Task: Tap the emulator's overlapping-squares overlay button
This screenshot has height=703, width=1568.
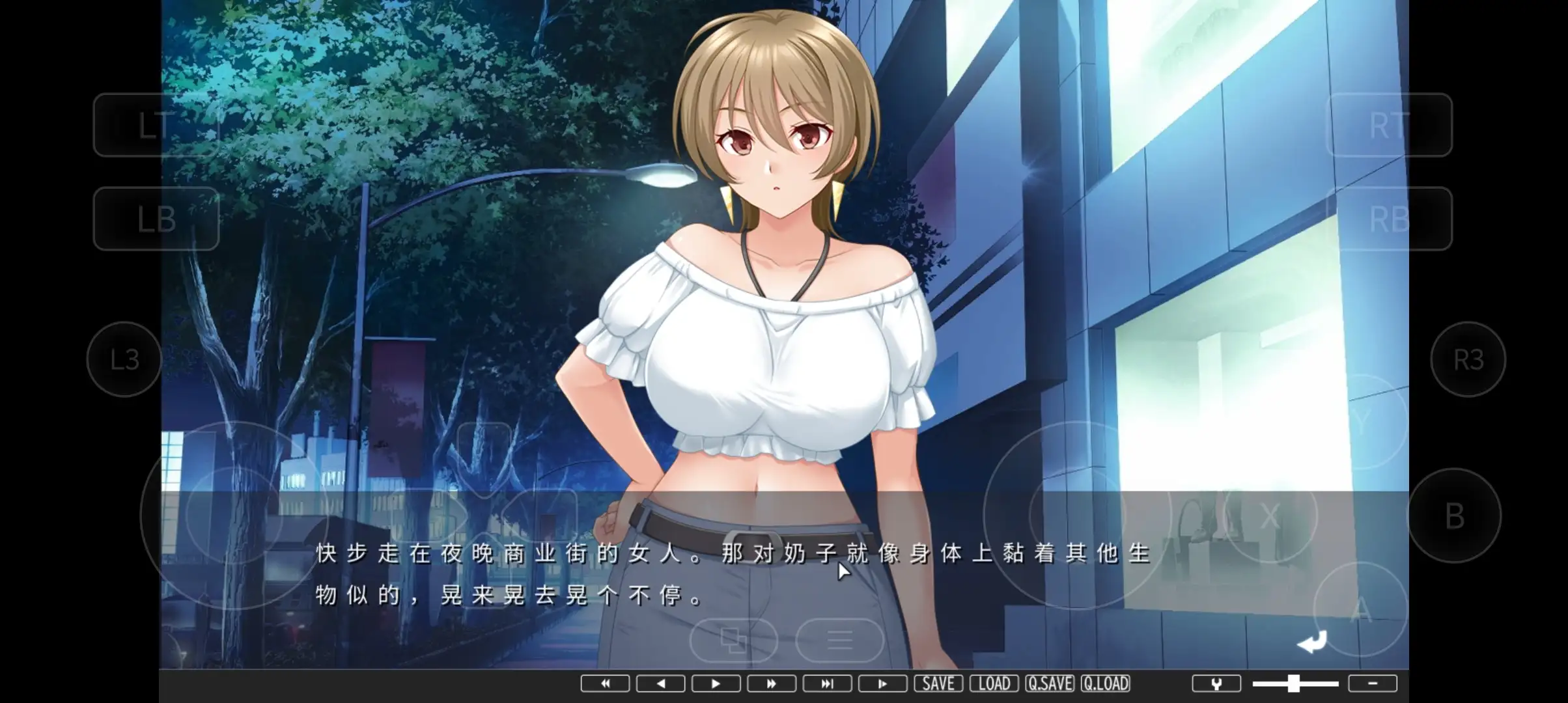Action: pos(734,641)
